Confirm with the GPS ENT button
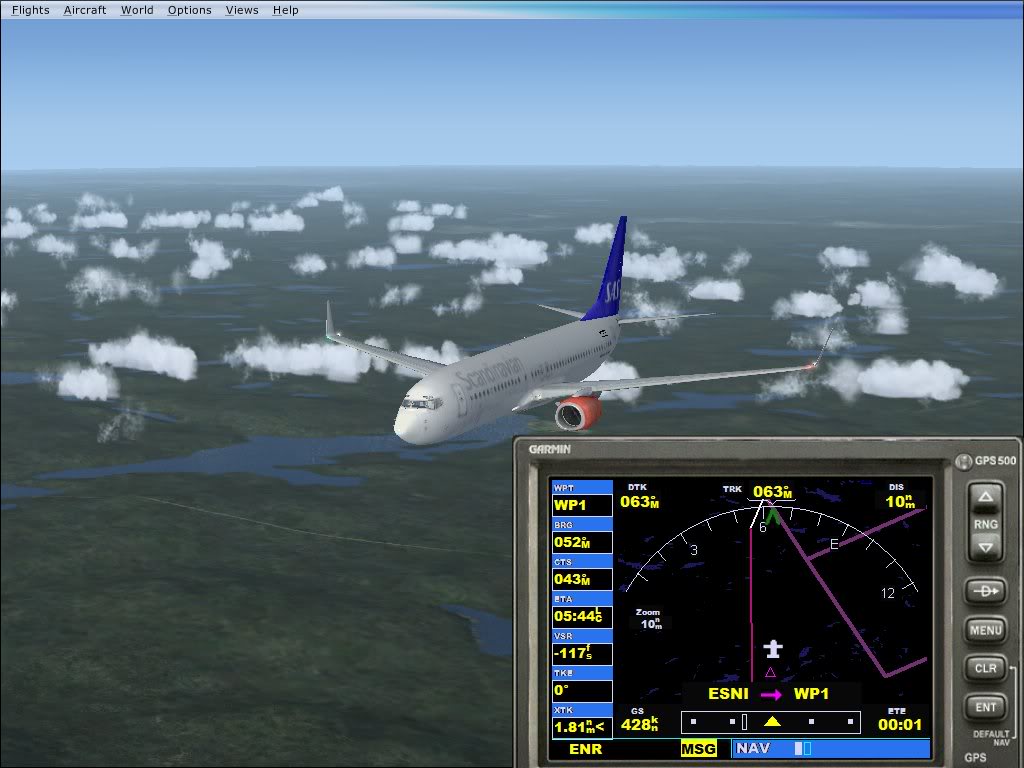This screenshot has width=1024, height=768. click(x=986, y=707)
